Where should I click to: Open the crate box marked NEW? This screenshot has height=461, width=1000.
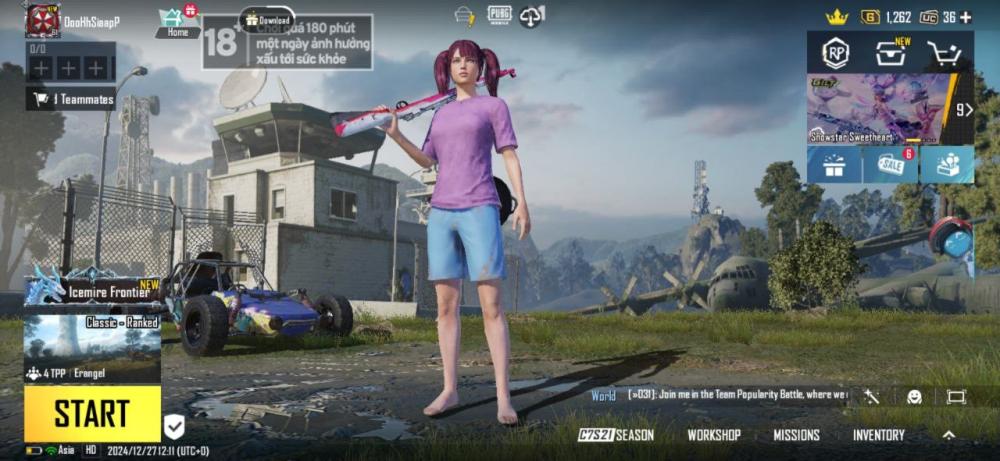pos(890,53)
